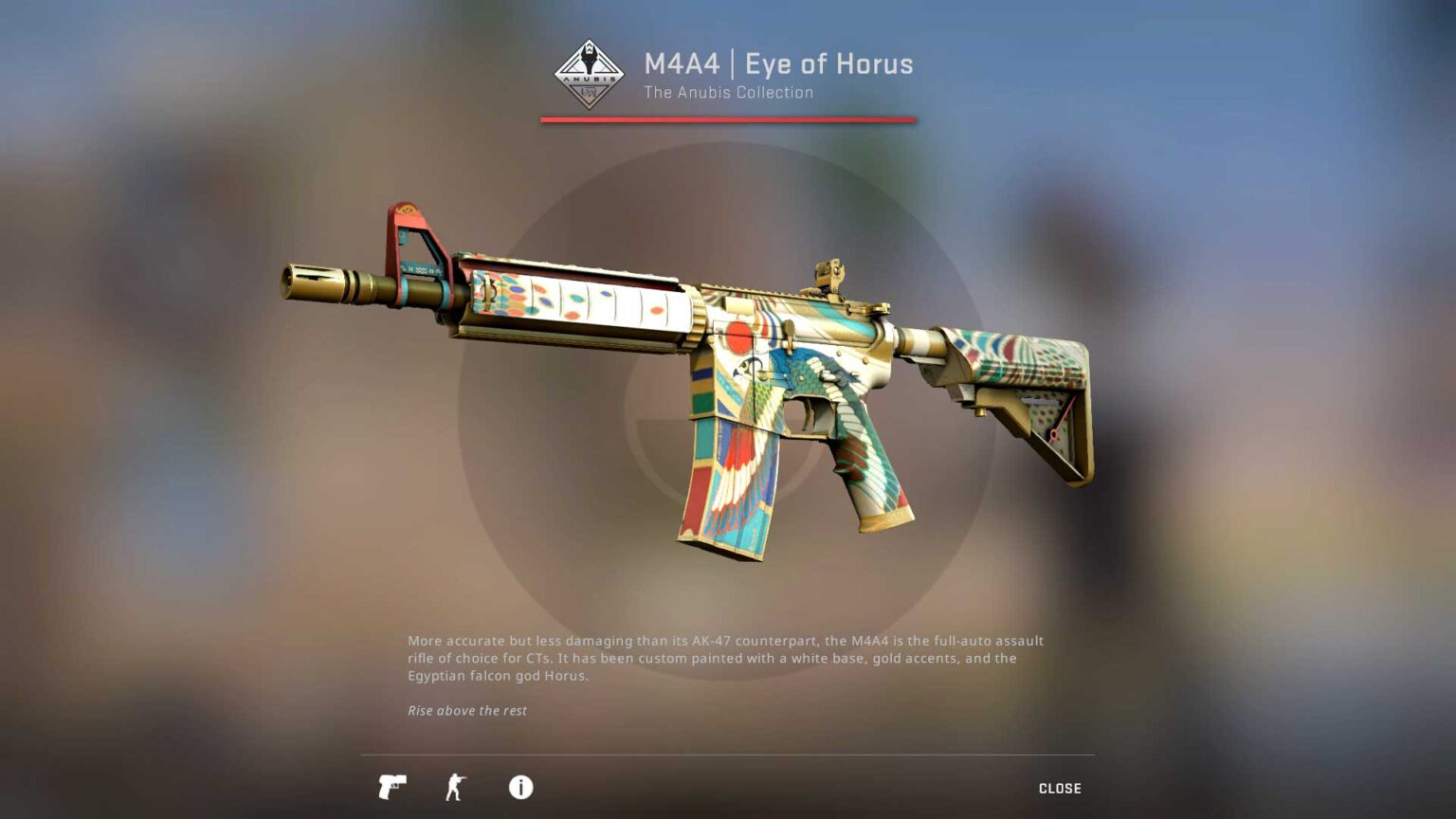Click the red wear indicator bar
The image size is (1456, 819).
pos(727,119)
